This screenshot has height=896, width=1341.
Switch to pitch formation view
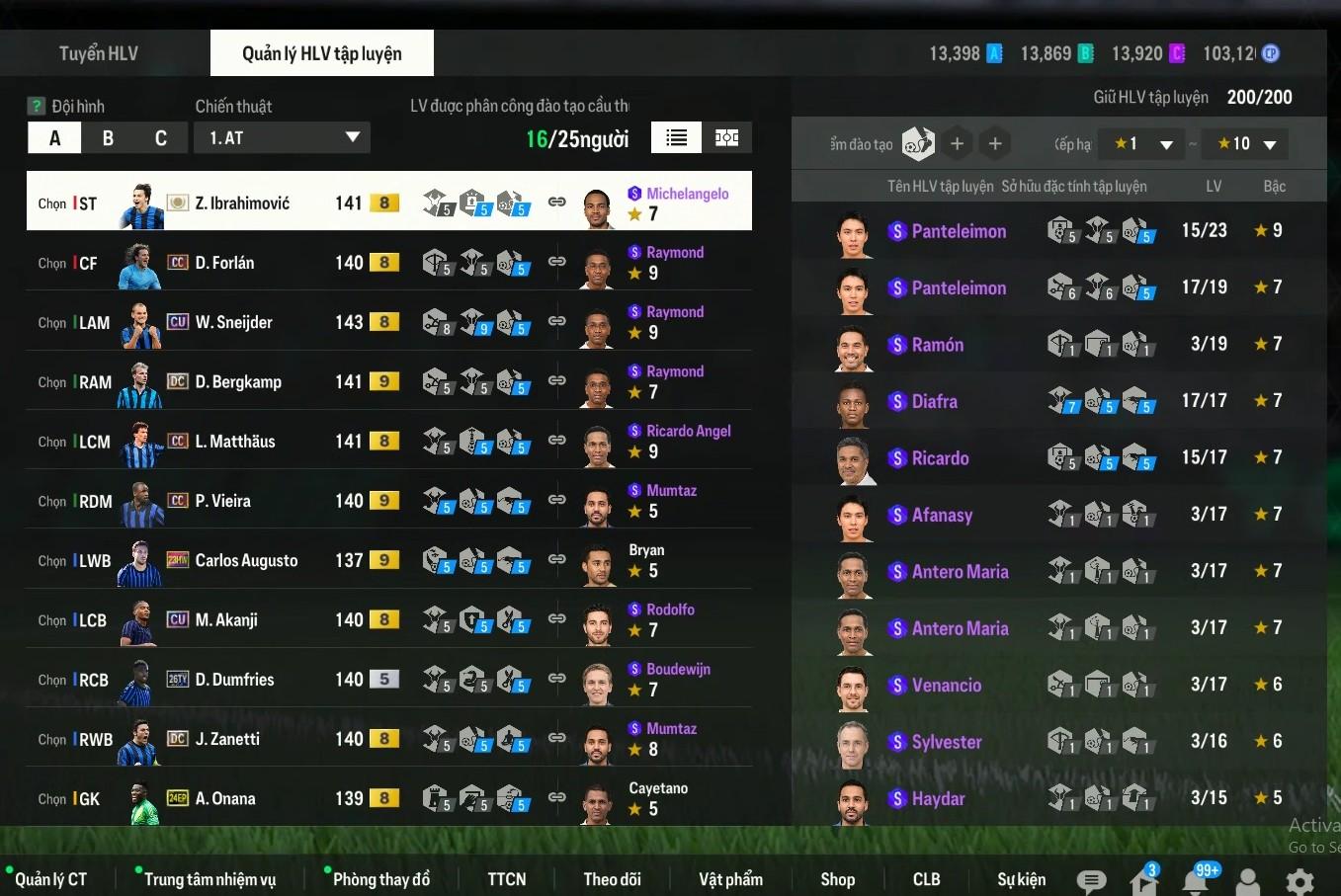727,138
